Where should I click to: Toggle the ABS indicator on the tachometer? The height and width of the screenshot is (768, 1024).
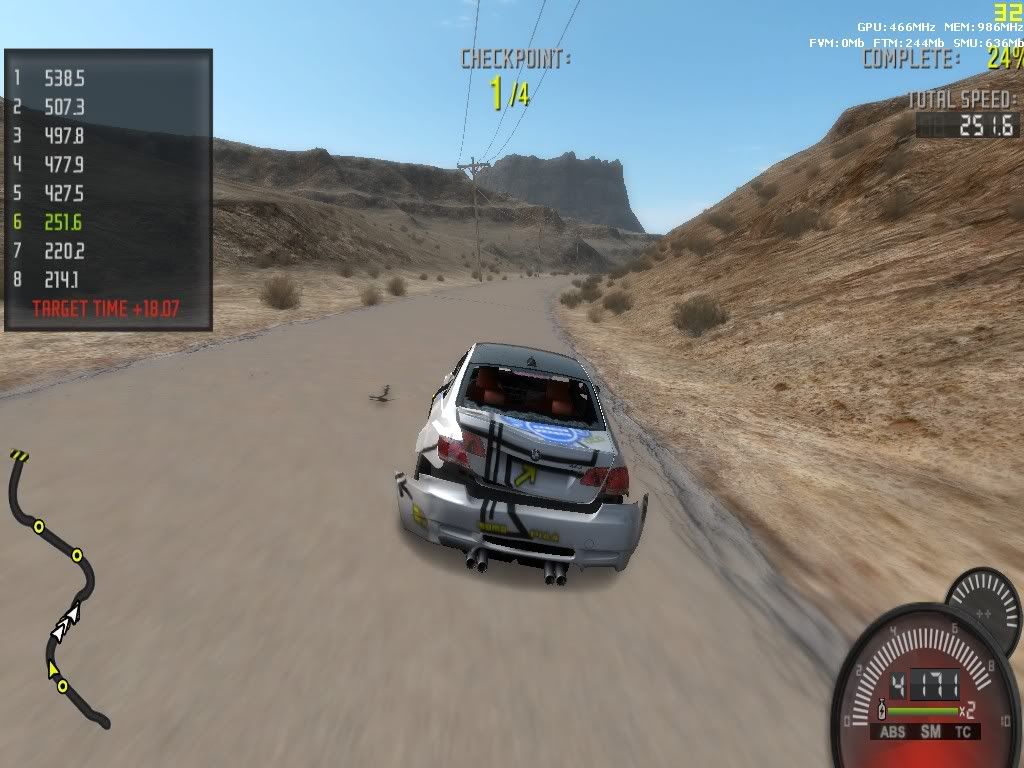pos(892,732)
